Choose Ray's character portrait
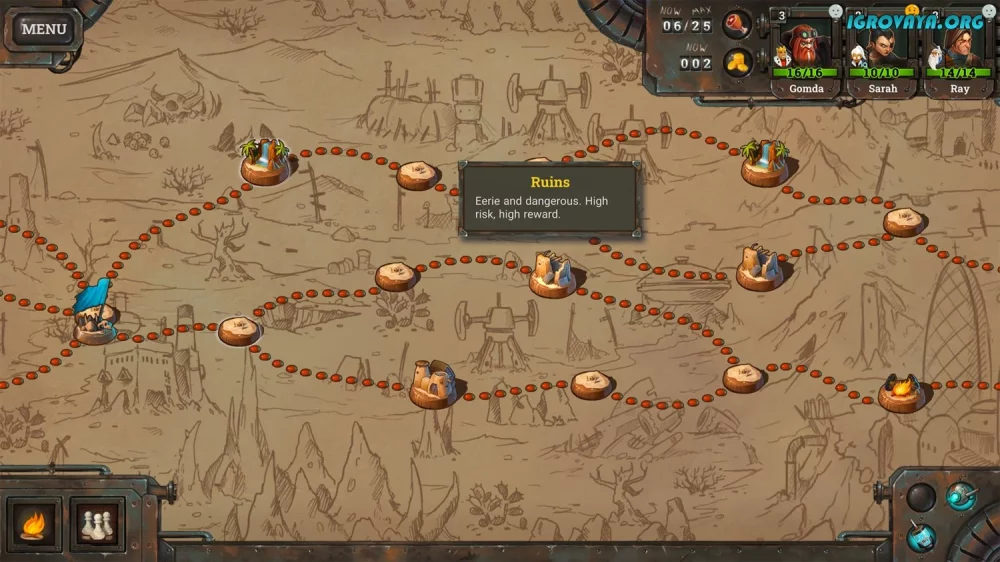This screenshot has width=1000, height=562. click(959, 50)
